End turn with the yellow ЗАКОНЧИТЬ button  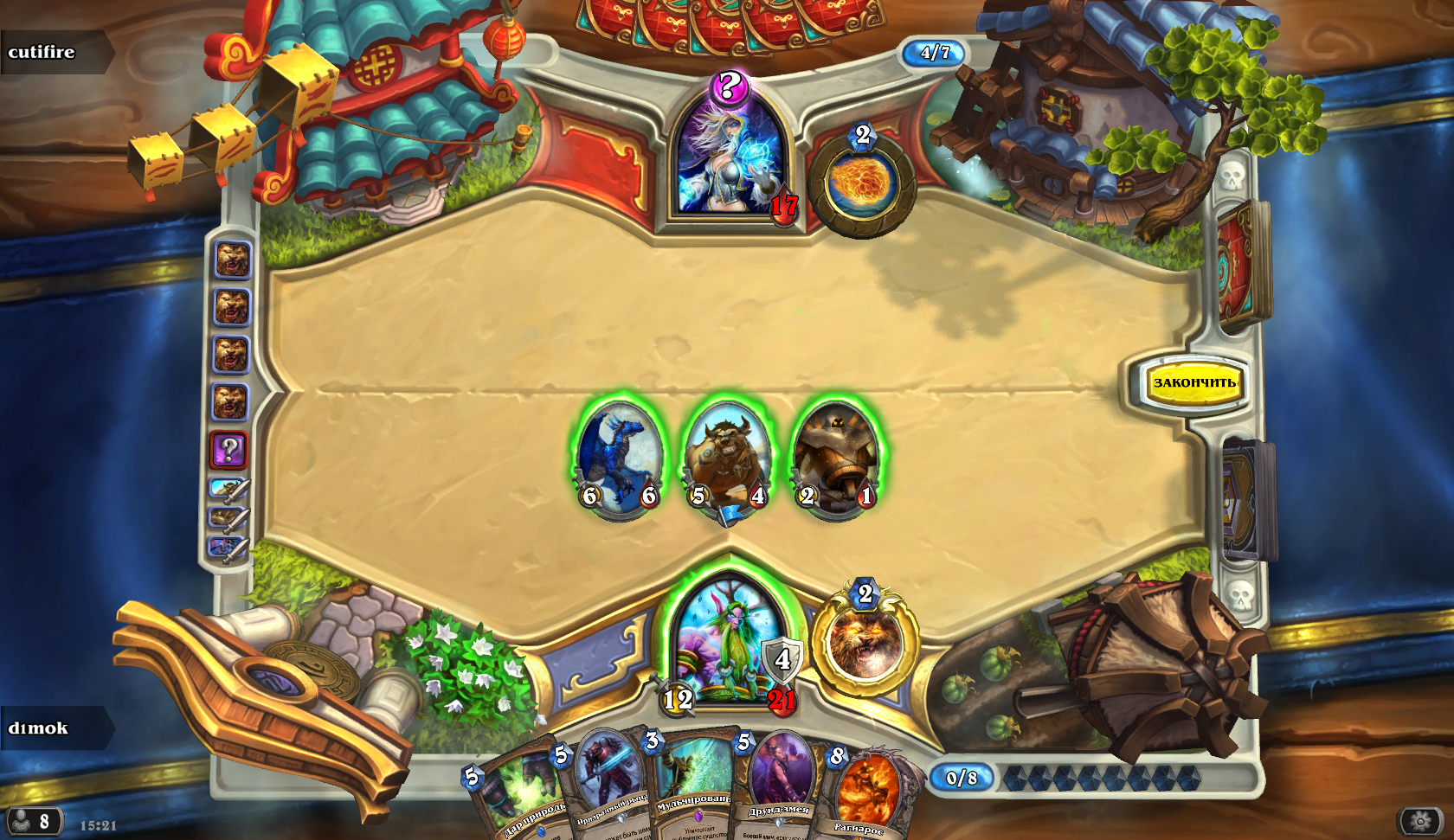coord(1193,382)
